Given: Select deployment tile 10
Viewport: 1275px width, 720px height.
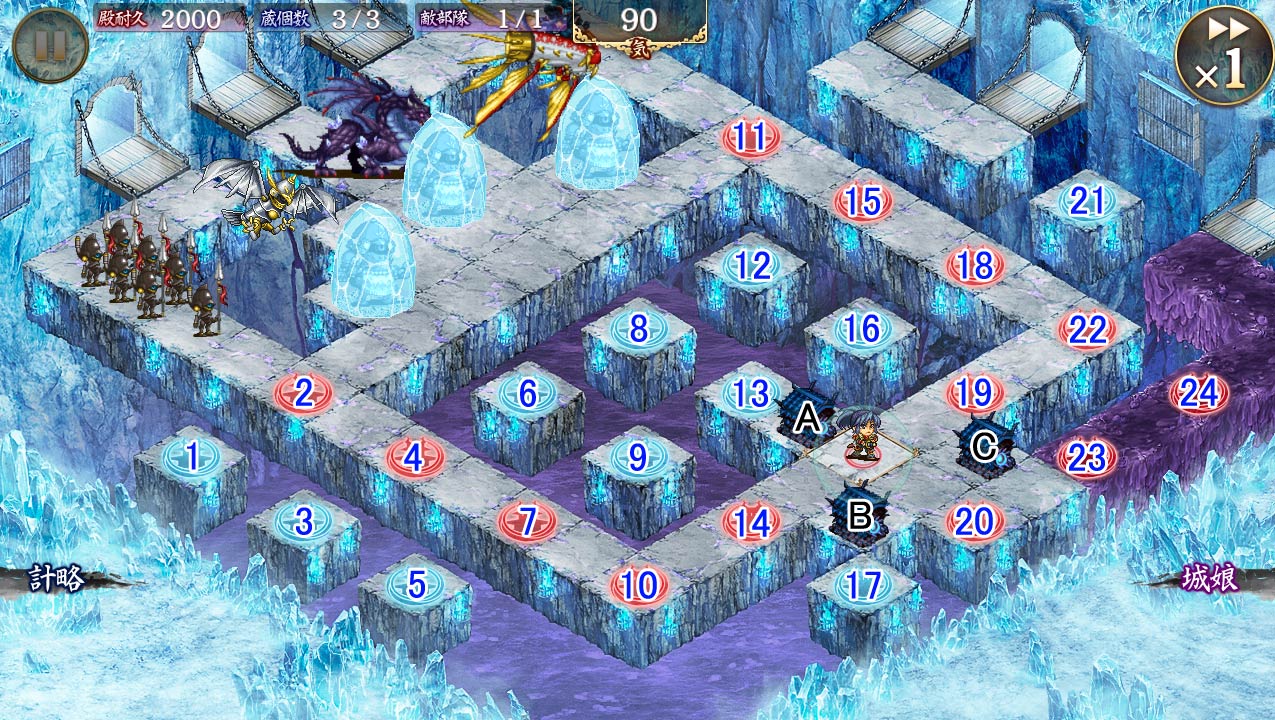Looking at the screenshot, I should (639, 586).
